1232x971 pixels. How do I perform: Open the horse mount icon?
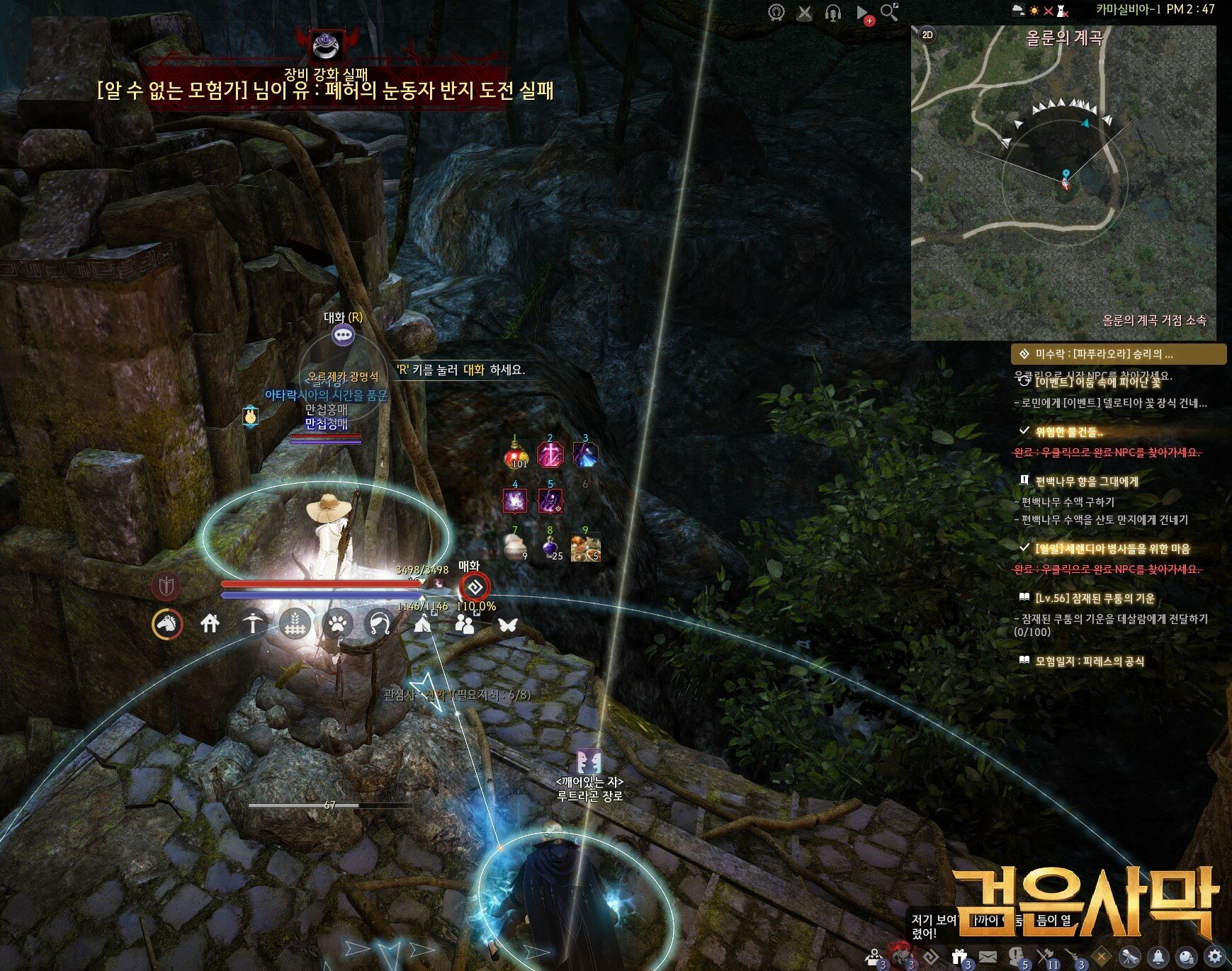coord(167,624)
